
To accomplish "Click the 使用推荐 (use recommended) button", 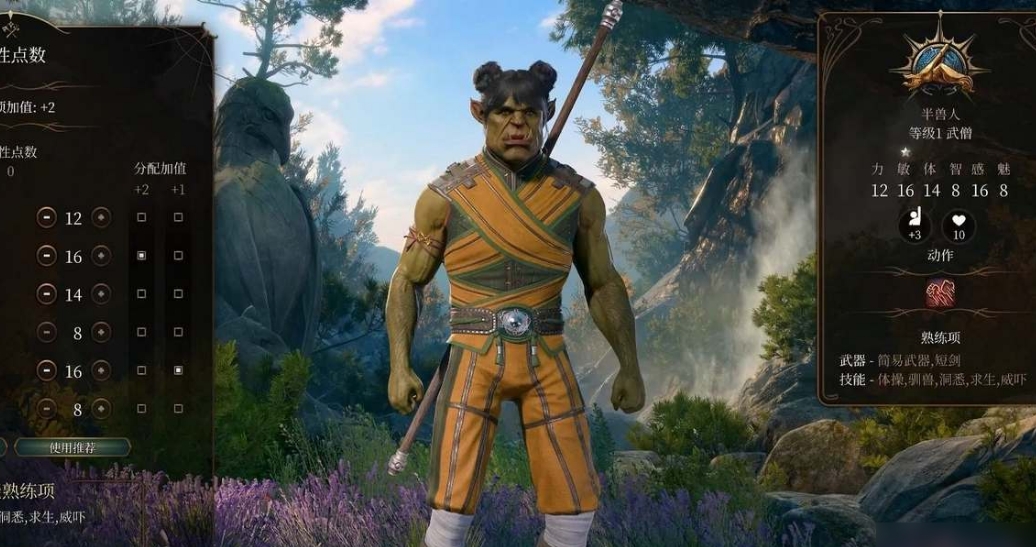I will 72,447.
